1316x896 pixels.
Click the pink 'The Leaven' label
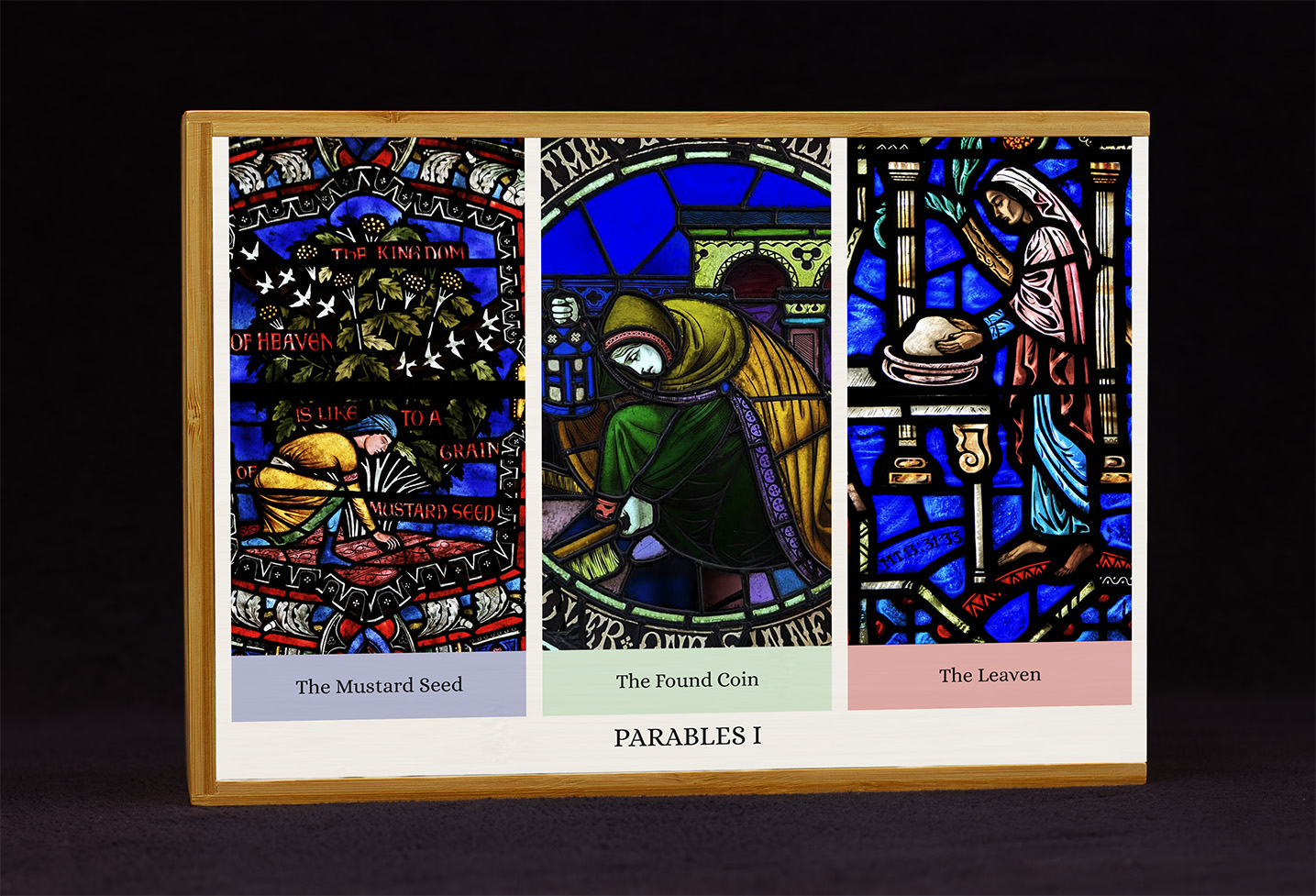tap(990, 676)
